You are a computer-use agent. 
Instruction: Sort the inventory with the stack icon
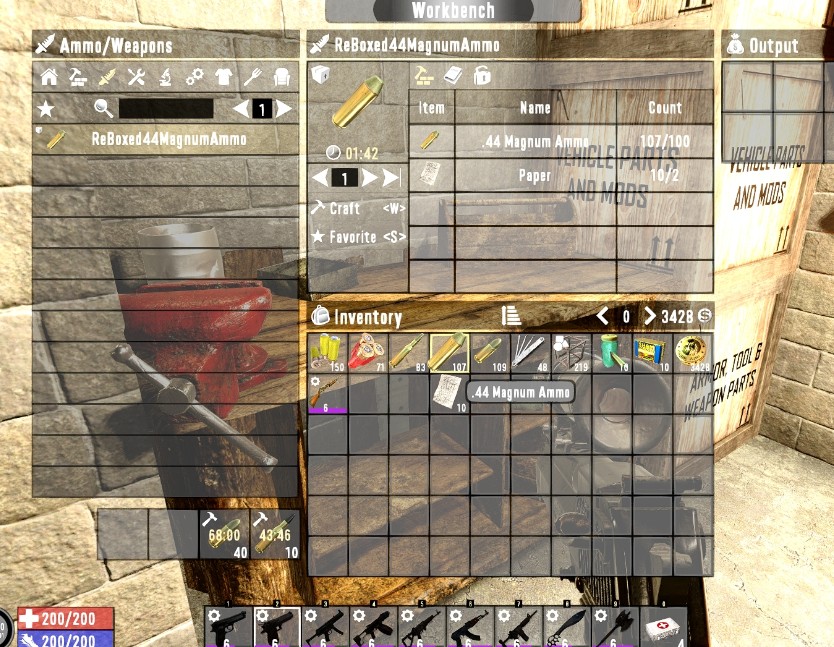point(511,316)
